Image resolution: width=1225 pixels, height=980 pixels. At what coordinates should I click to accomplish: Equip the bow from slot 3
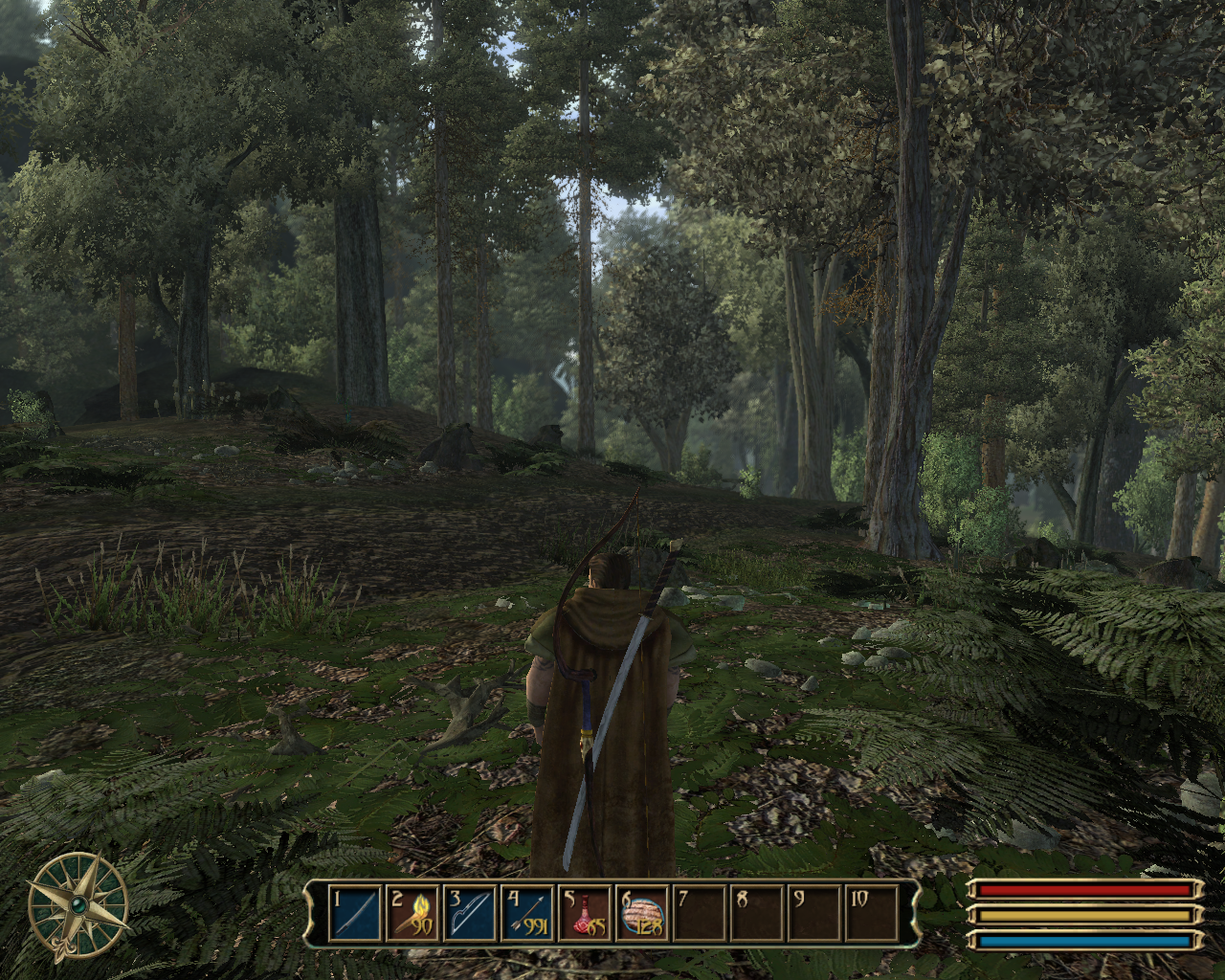coord(470,914)
